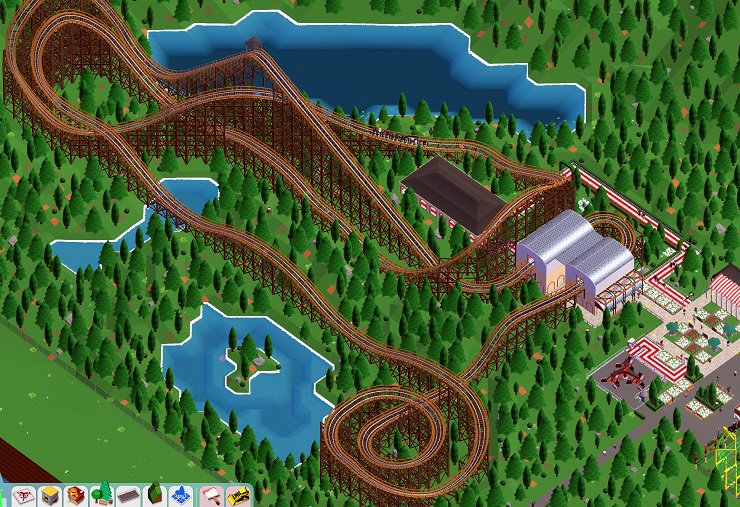Open the sign placement tool
740x507 pixels.
[212, 495]
